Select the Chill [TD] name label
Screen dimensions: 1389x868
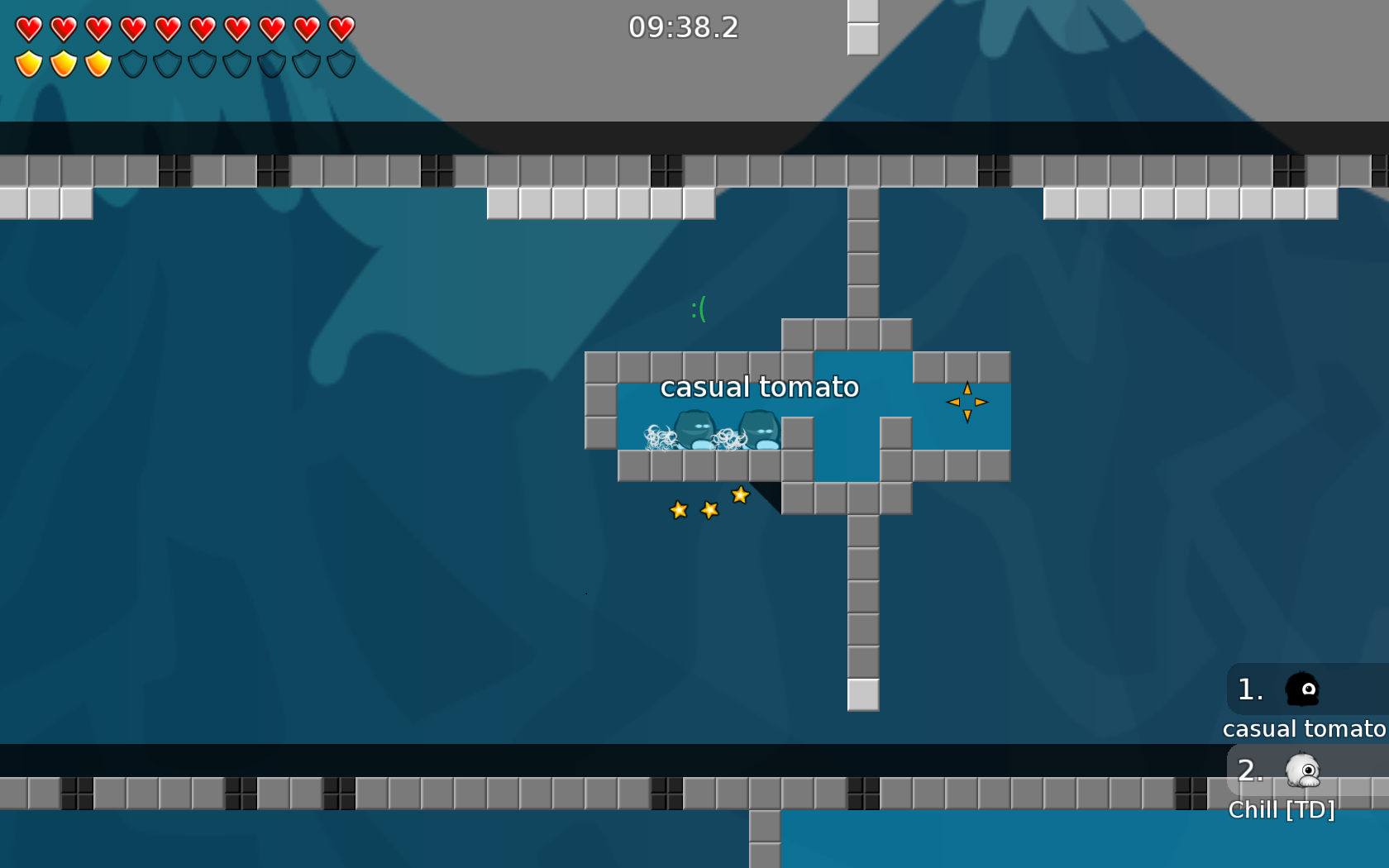point(1282,811)
